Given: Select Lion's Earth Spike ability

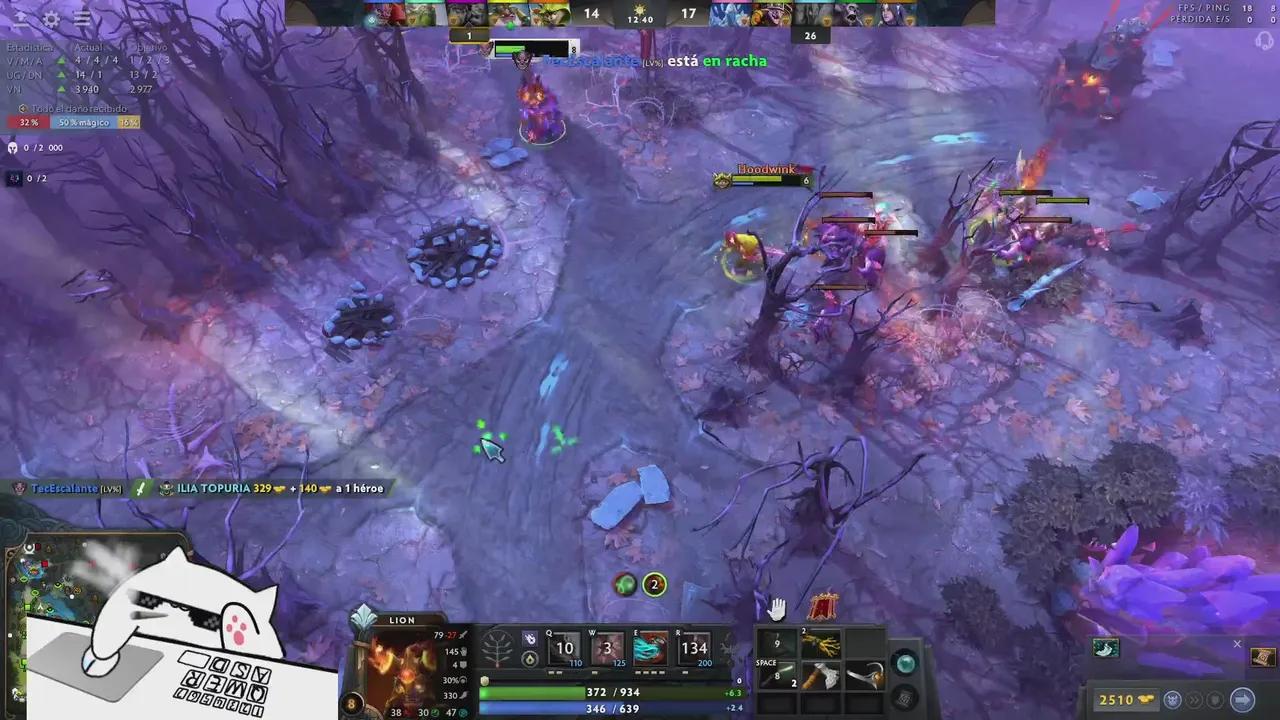Looking at the screenshot, I should pos(565,650).
